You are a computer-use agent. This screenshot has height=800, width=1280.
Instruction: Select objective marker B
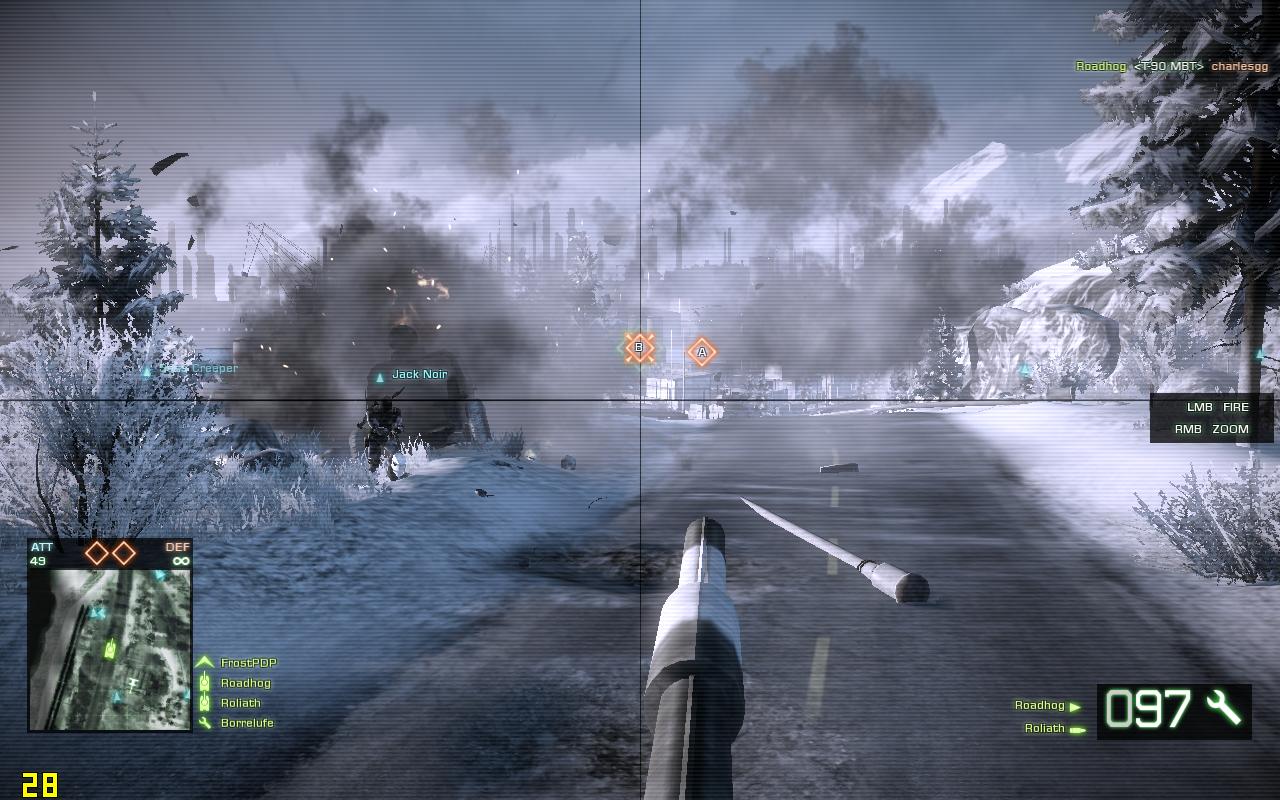click(x=639, y=348)
